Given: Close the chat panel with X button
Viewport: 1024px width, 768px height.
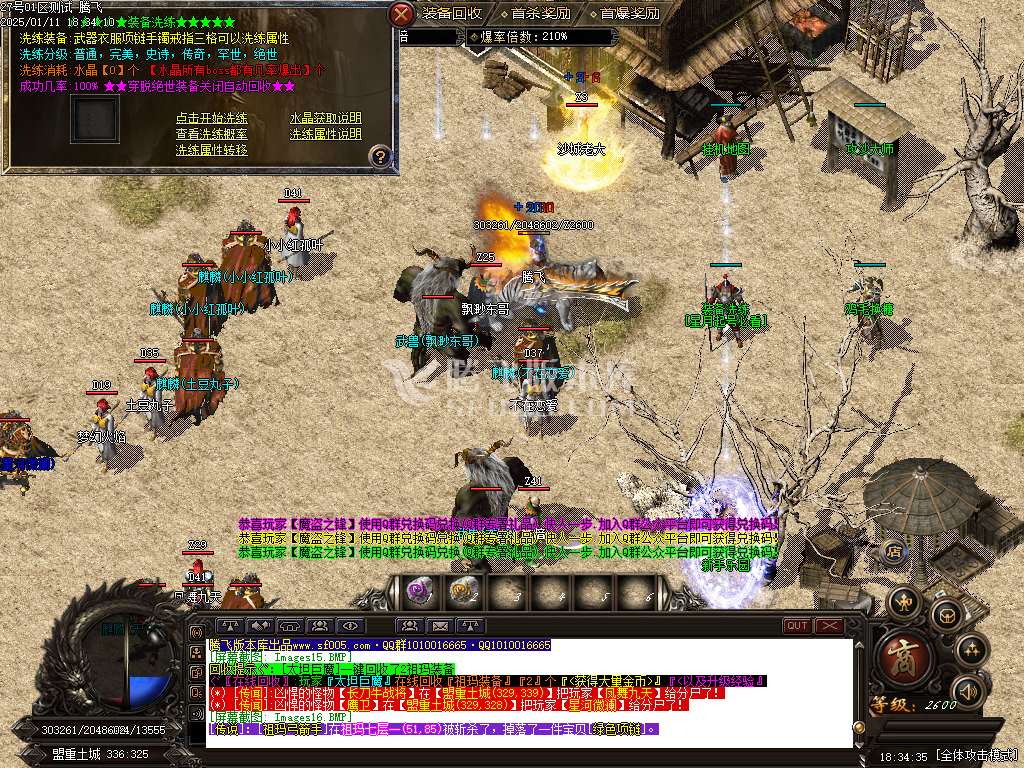Looking at the screenshot, I should (829, 626).
